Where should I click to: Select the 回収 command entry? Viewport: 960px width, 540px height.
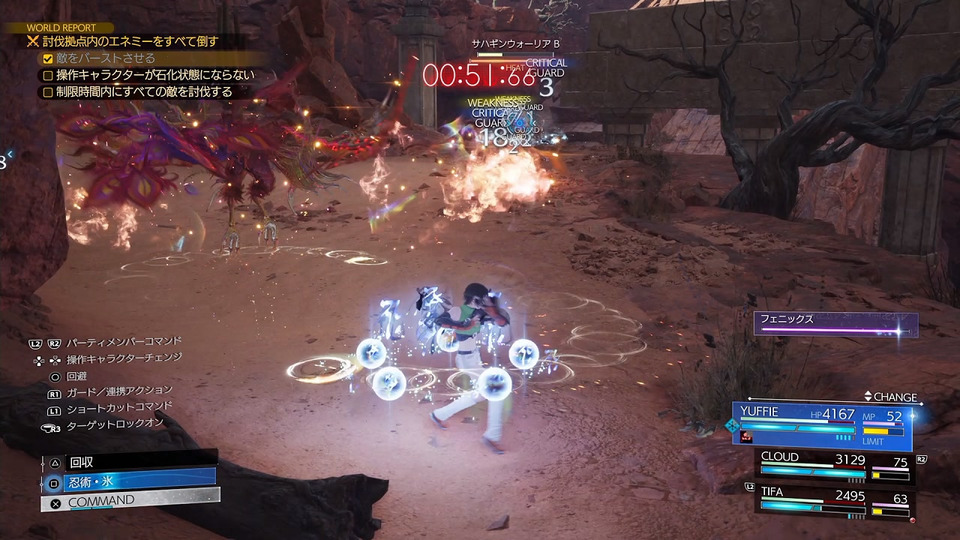[x=128, y=463]
